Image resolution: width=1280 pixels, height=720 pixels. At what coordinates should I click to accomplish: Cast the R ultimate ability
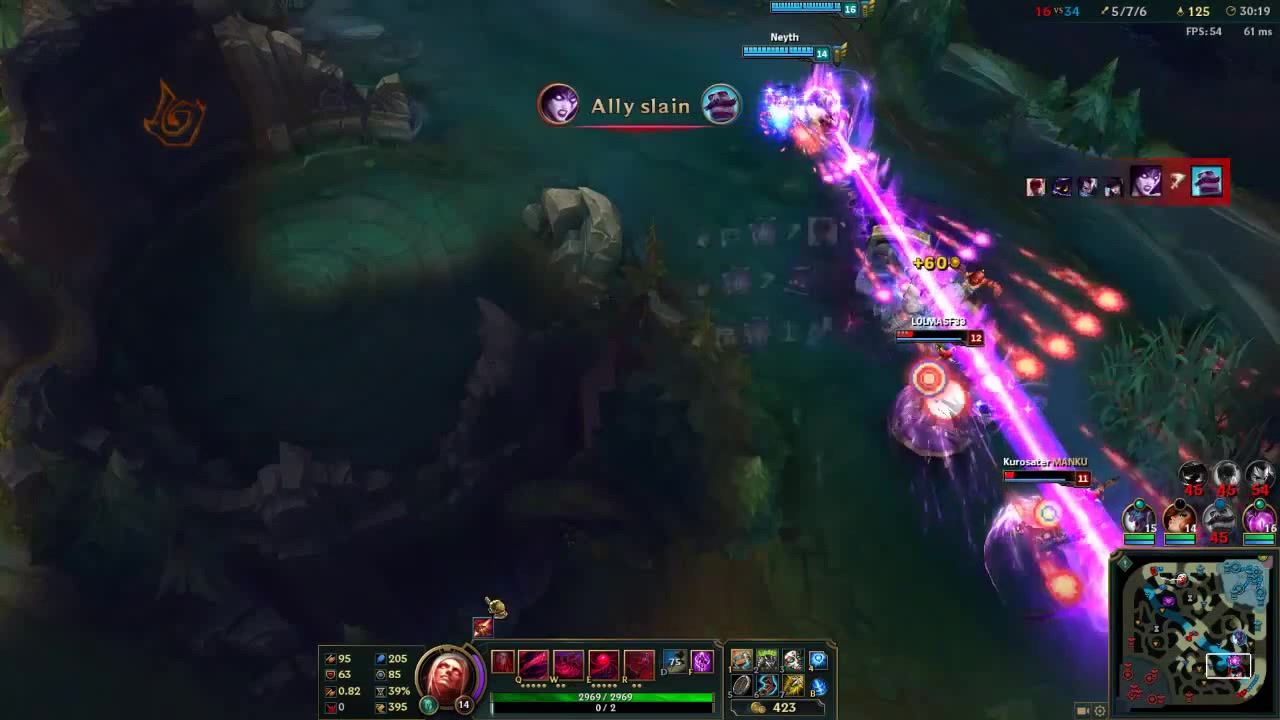coord(638,663)
